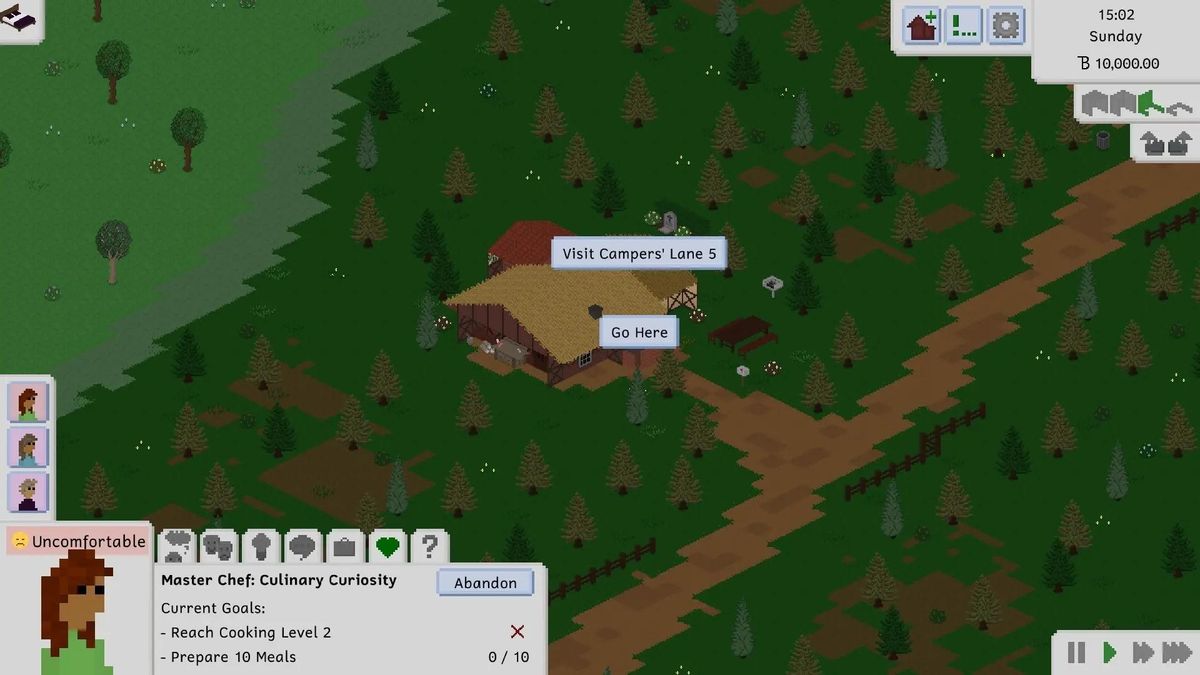
Task: Pause the game
Action: tap(1076, 653)
